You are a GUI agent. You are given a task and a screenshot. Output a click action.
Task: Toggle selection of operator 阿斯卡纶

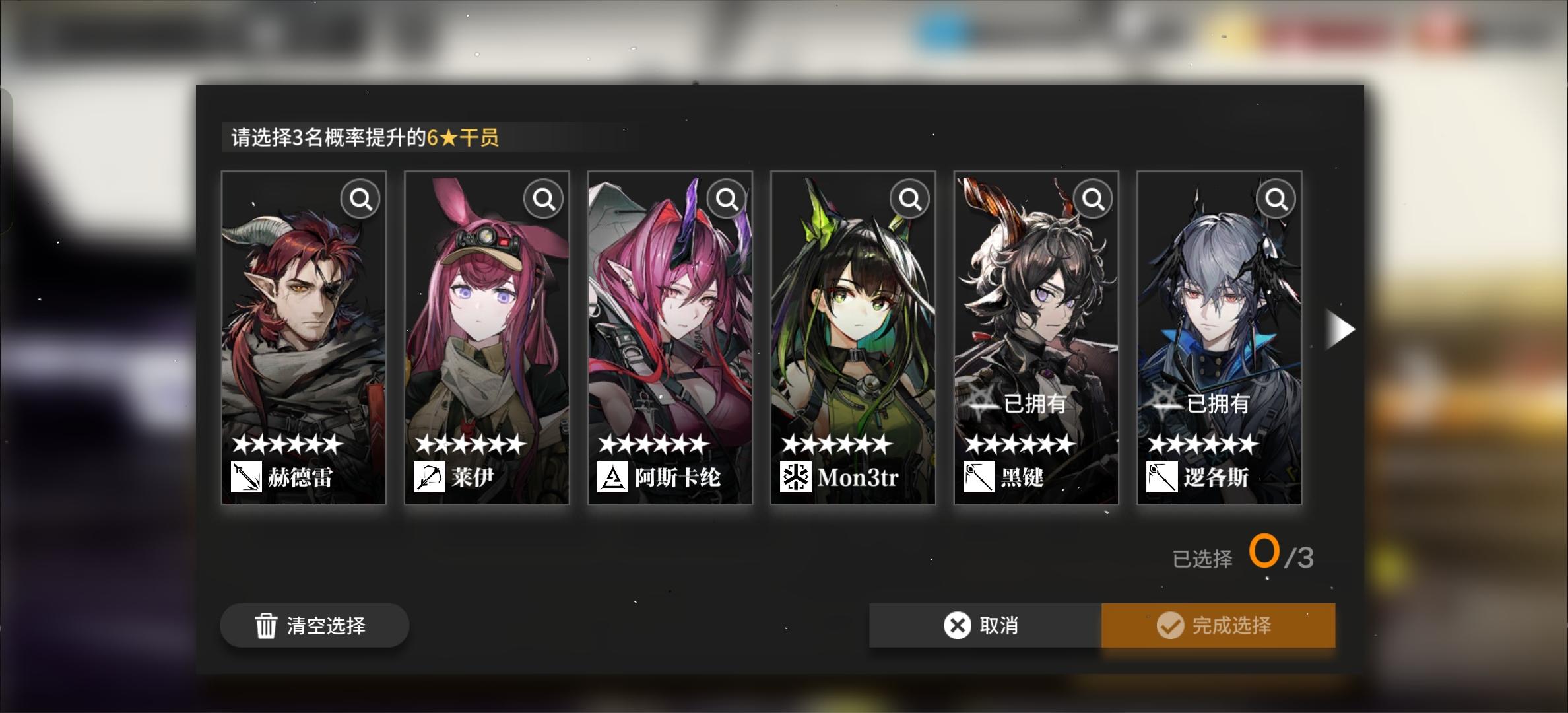point(670,330)
